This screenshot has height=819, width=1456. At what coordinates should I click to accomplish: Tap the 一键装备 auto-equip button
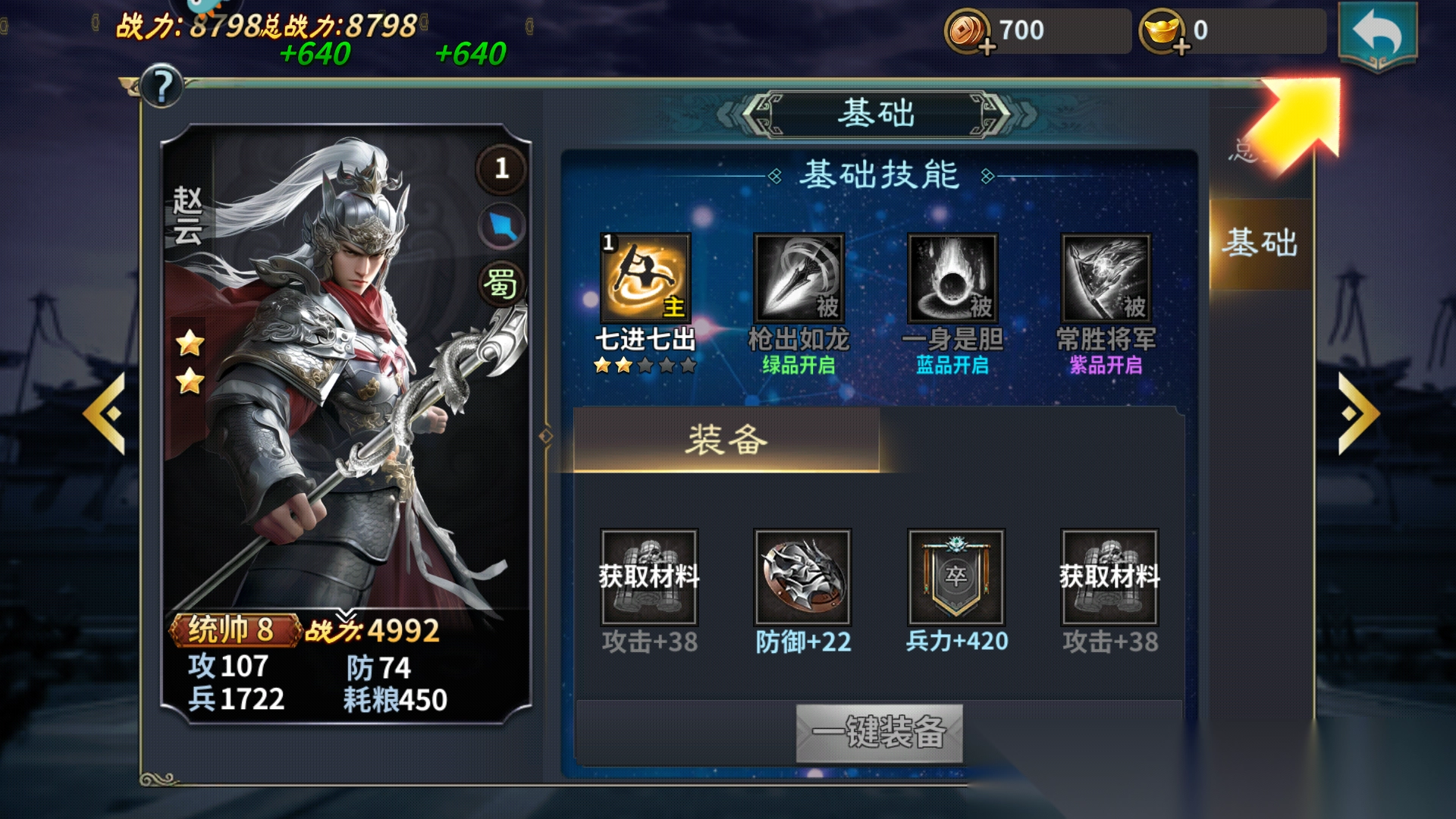[x=879, y=733]
